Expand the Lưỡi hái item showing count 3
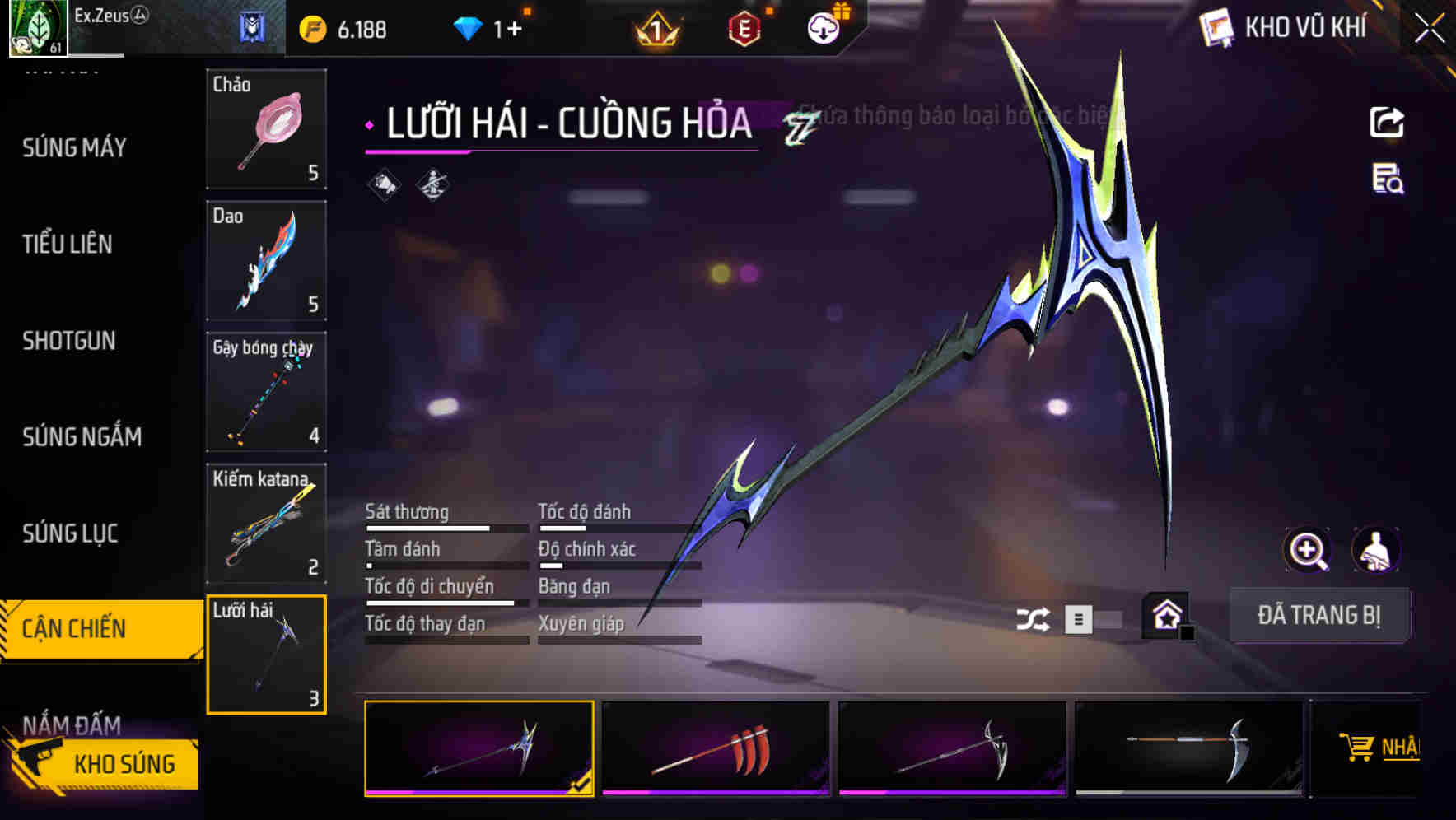 point(267,655)
